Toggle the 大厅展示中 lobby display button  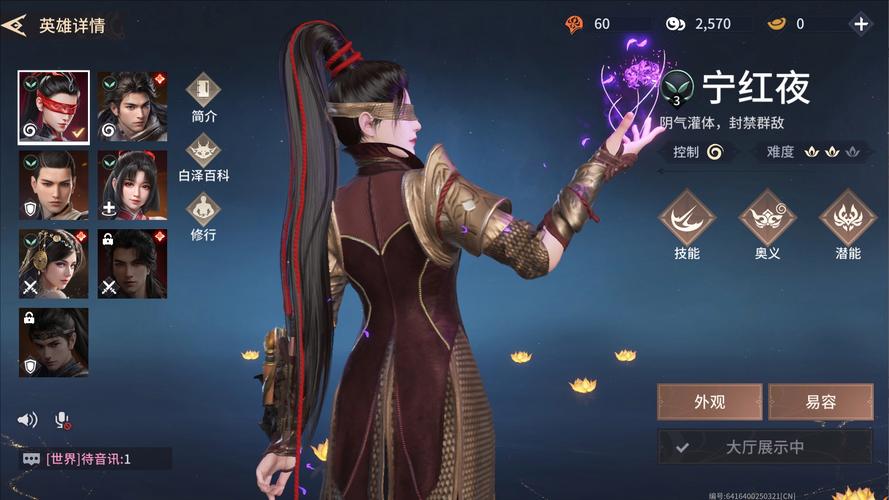[764, 448]
